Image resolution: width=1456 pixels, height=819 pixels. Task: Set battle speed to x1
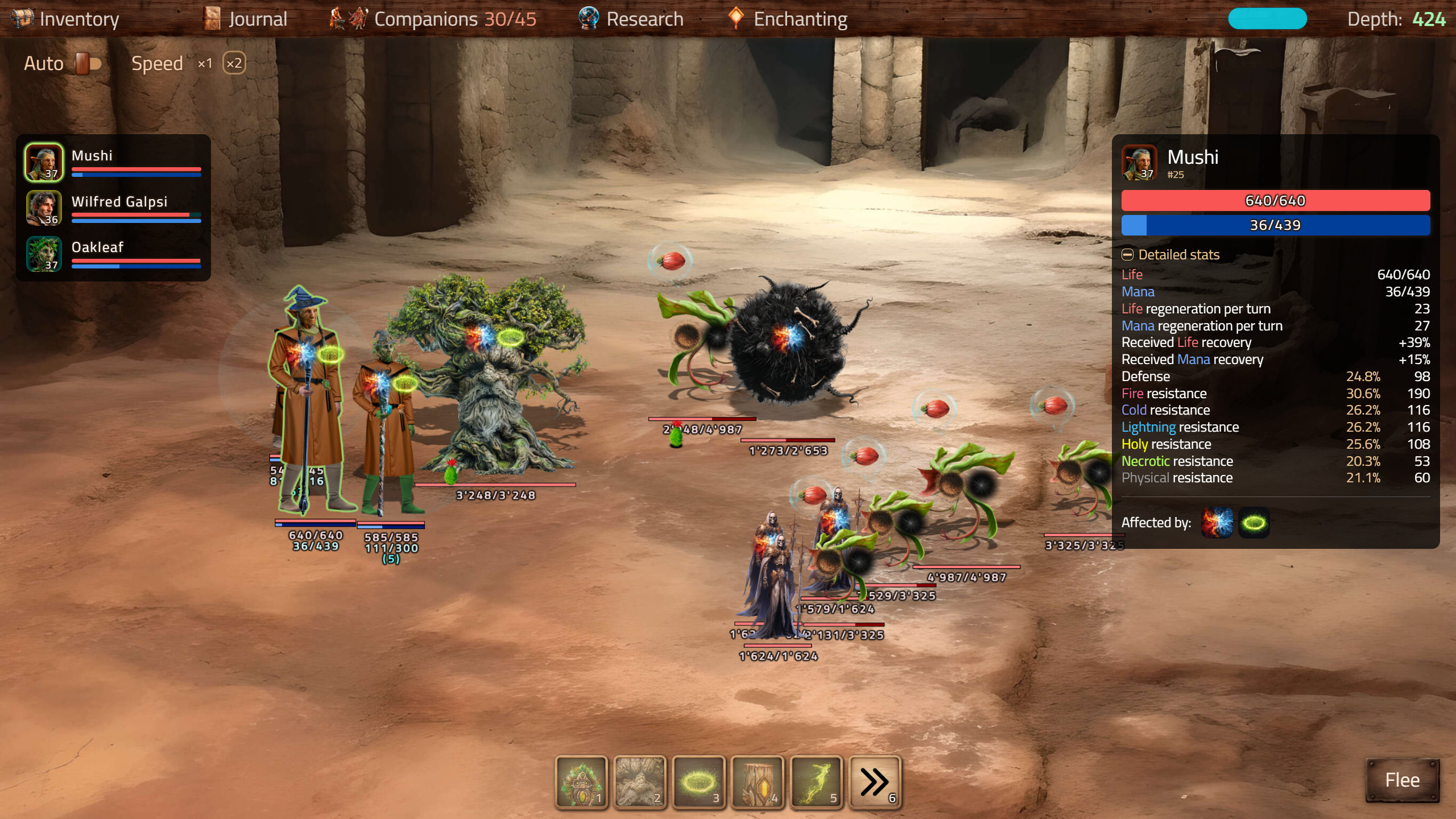[x=205, y=63]
